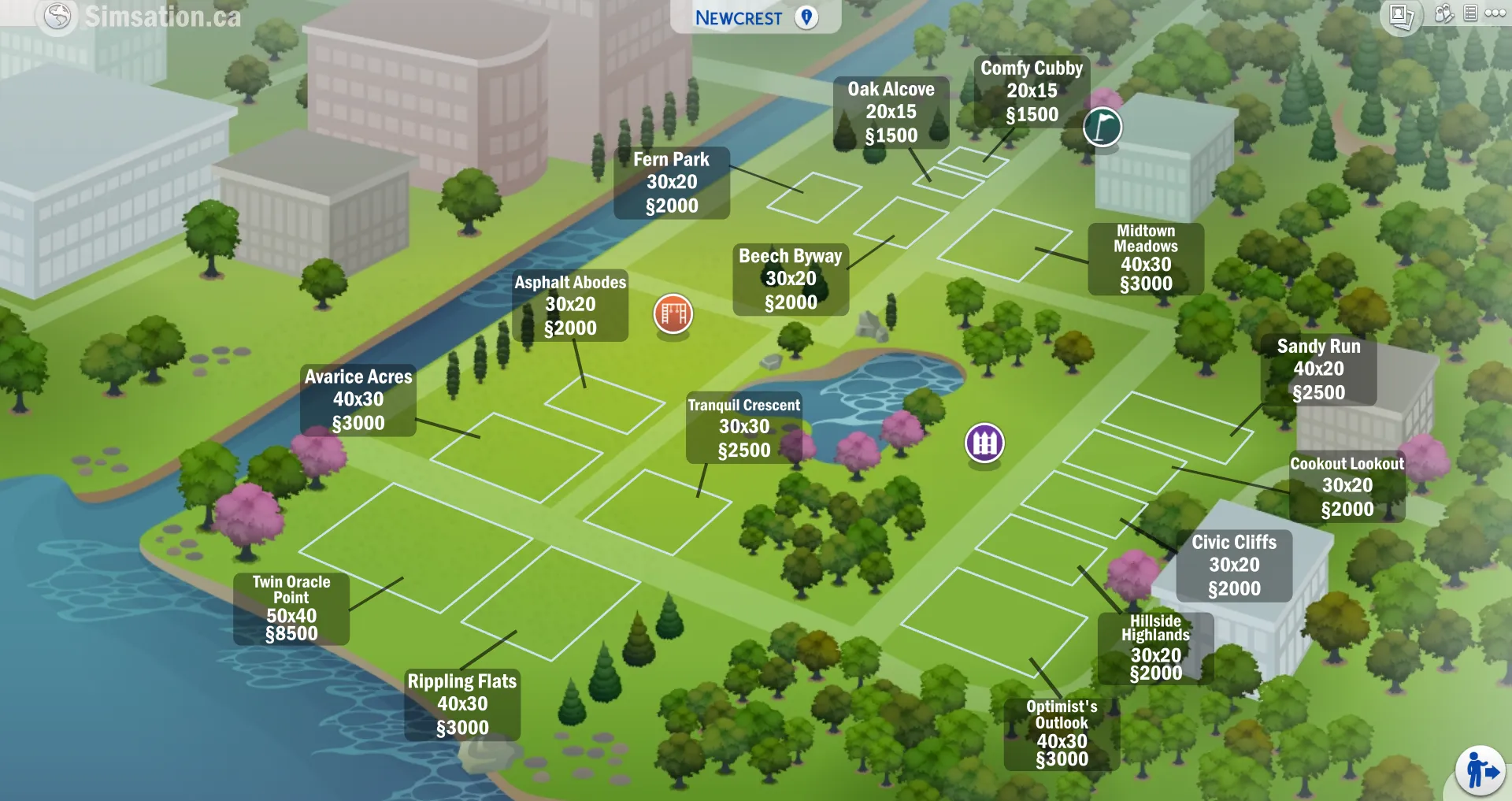This screenshot has width=1512, height=801.
Task: Click the Sandy Run lot label
Action: pyautogui.click(x=1321, y=369)
